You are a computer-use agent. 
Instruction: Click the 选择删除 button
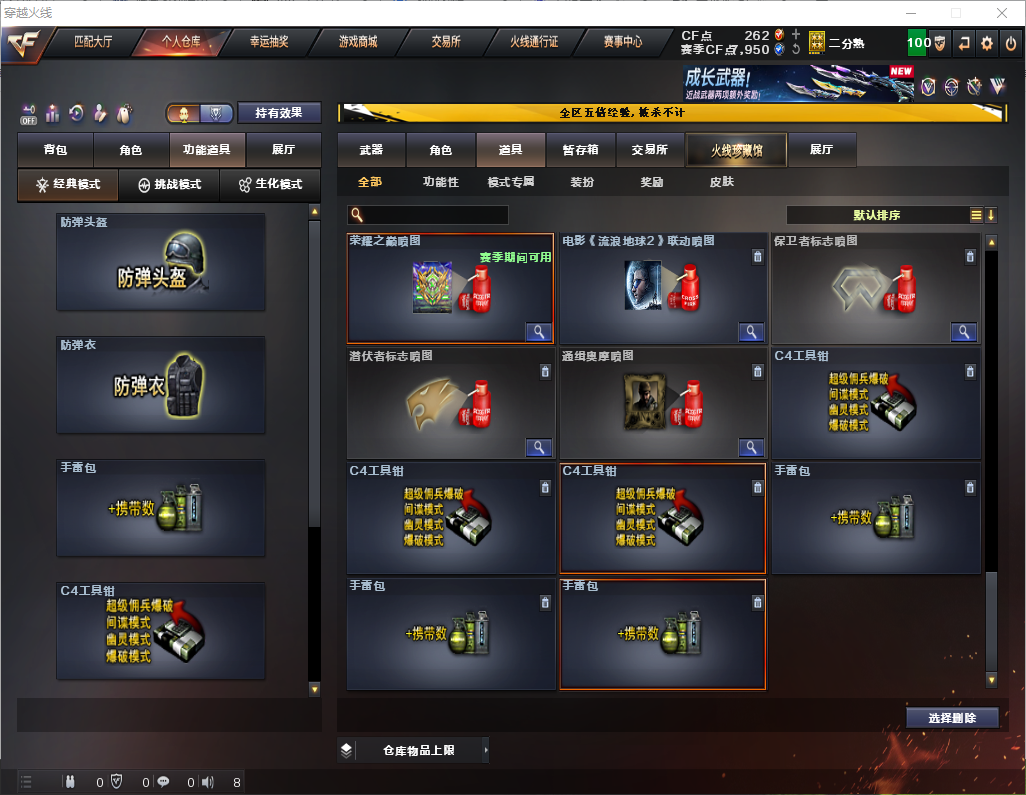tap(951, 718)
